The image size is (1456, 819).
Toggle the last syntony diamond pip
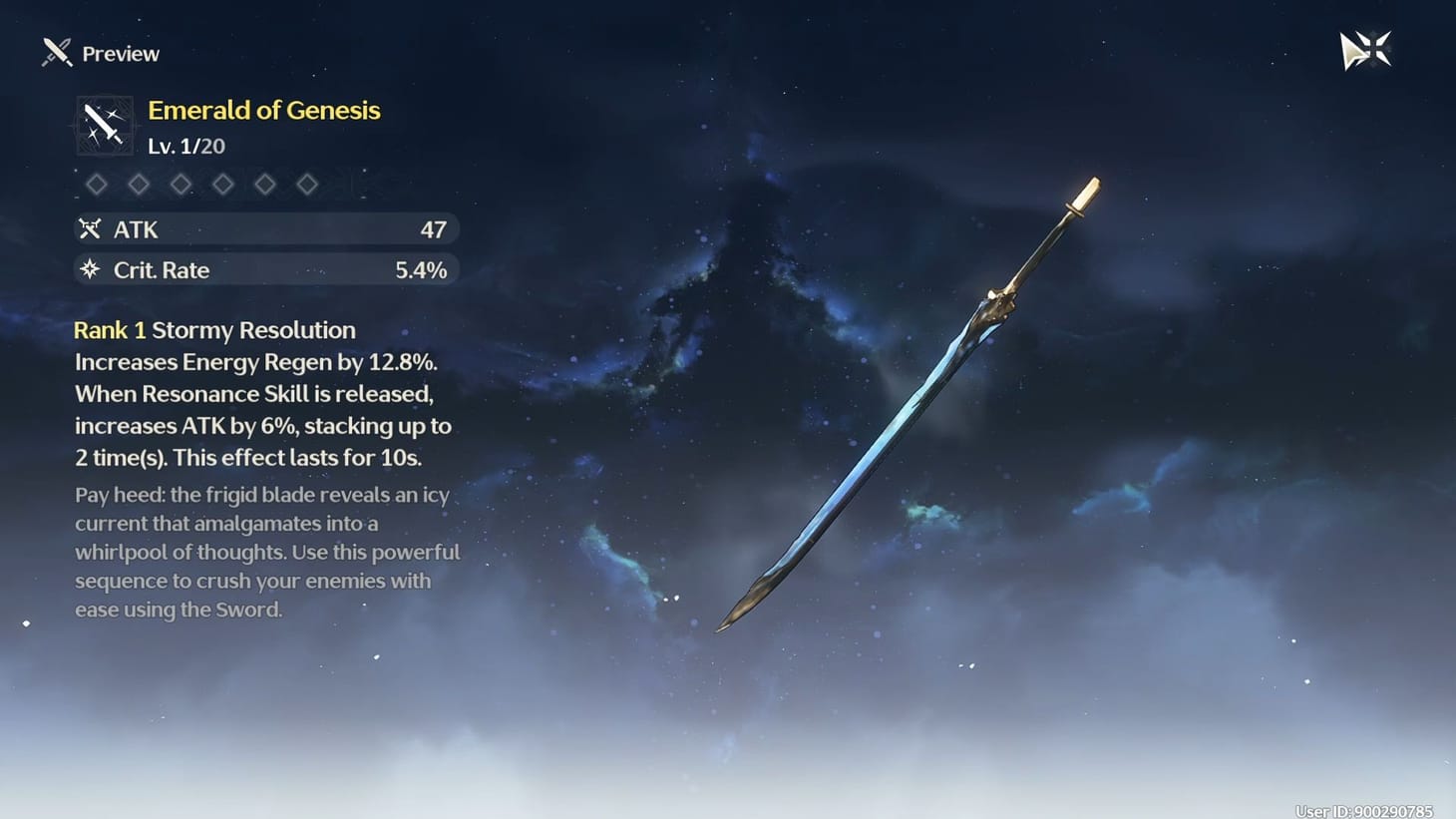tap(307, 184)
